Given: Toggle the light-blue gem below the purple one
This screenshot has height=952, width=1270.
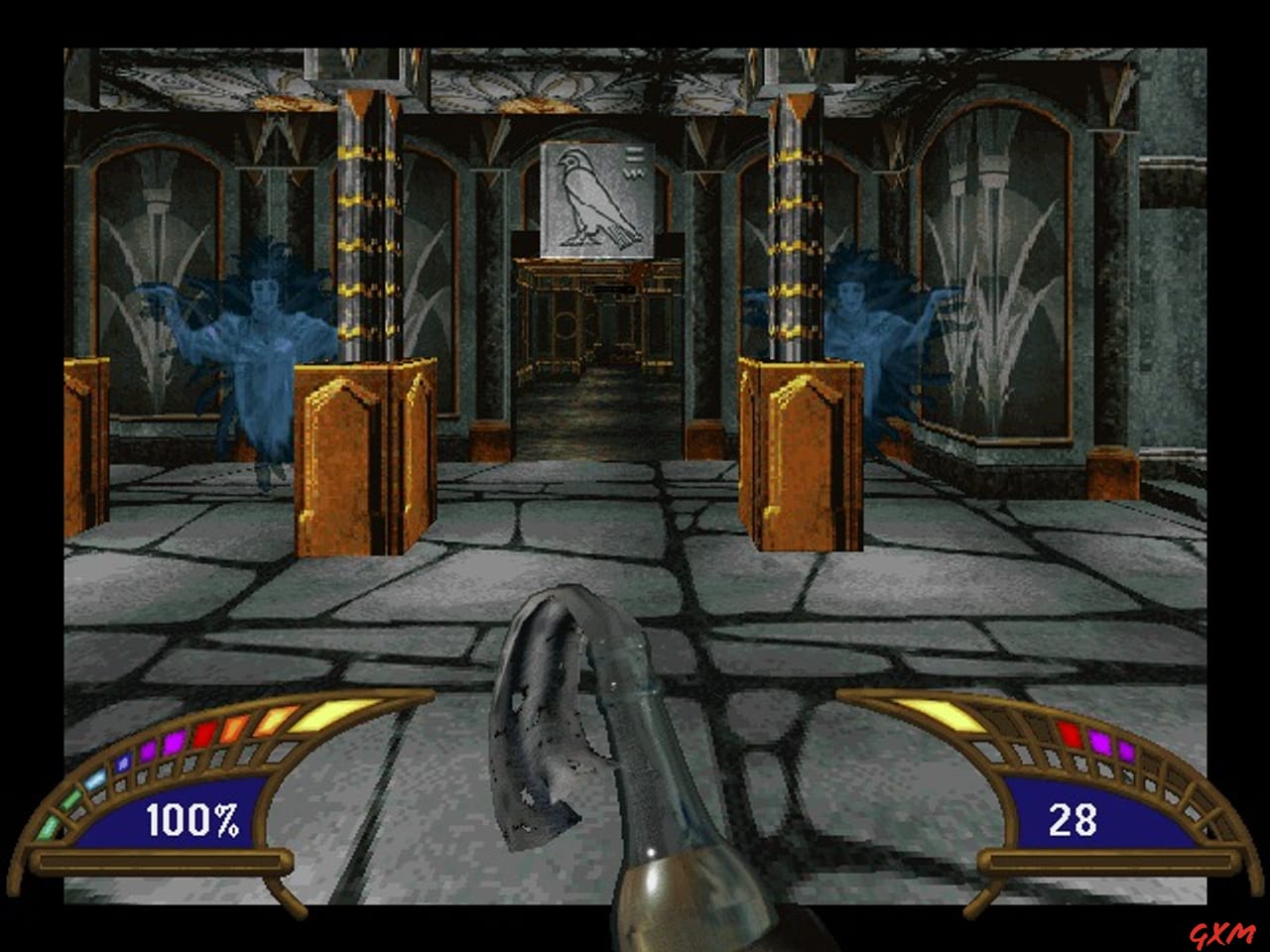Looking at the screenshot, I should click(x=93, y=778).
